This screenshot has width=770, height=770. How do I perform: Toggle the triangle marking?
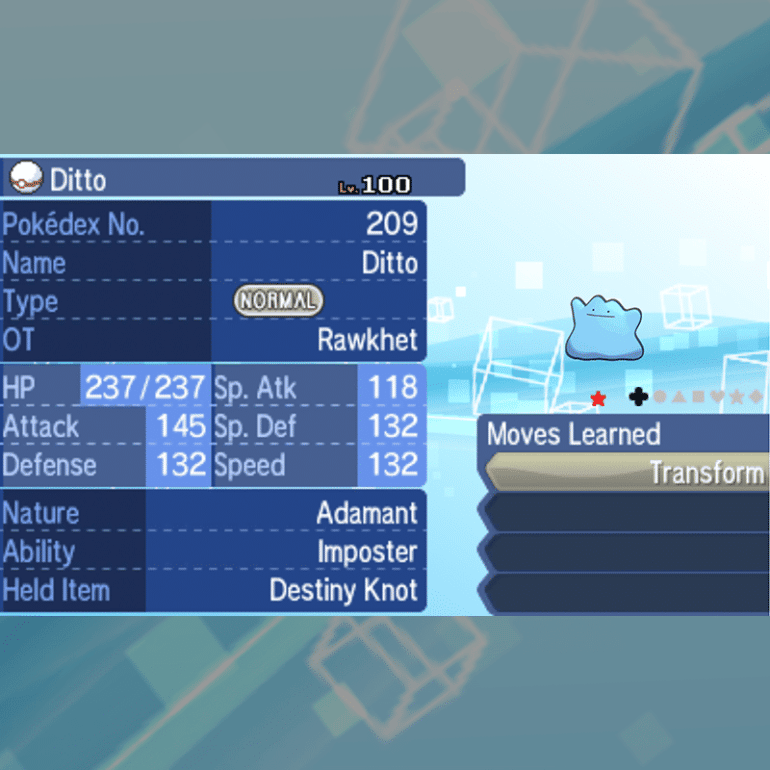tap(679, 398)
